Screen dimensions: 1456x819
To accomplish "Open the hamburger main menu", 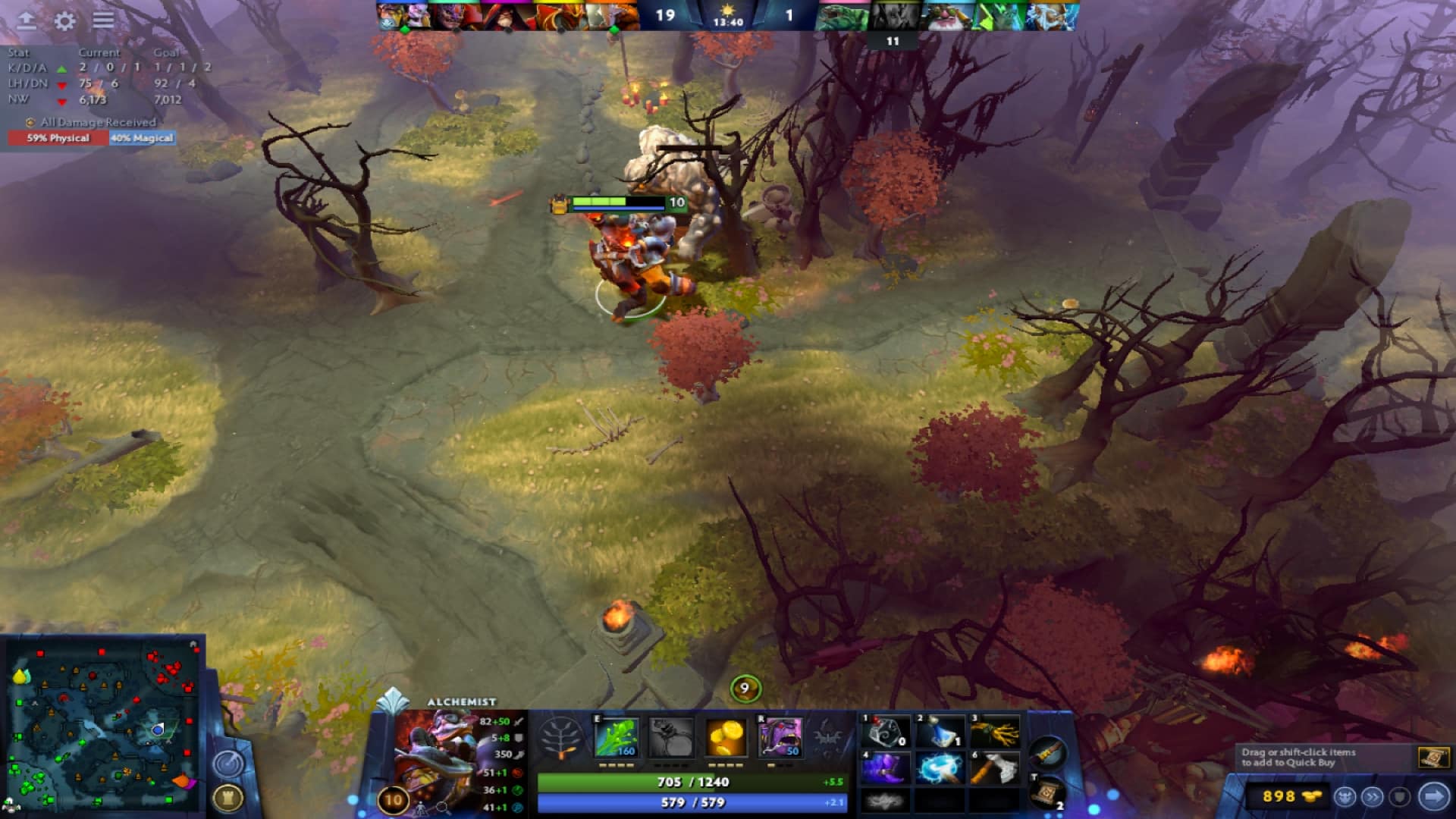I will click(103, 20).
